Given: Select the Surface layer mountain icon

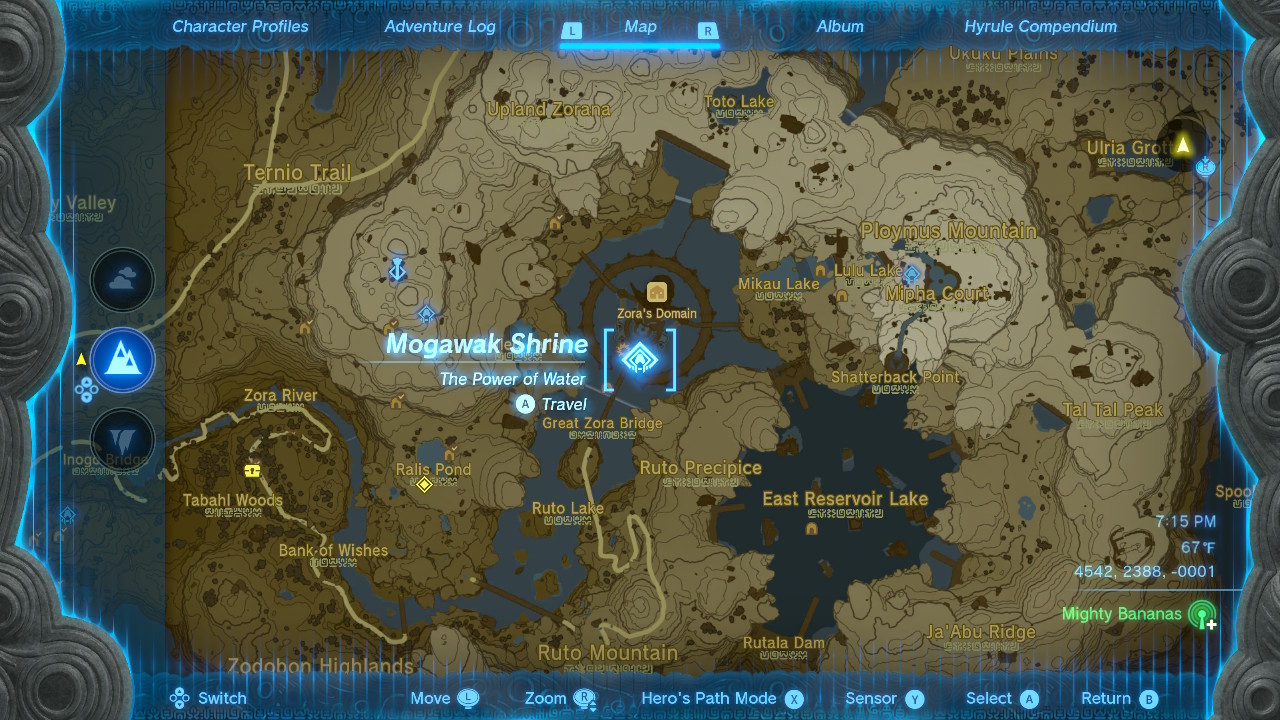Looking at the screenshot, I should [122, 360].
